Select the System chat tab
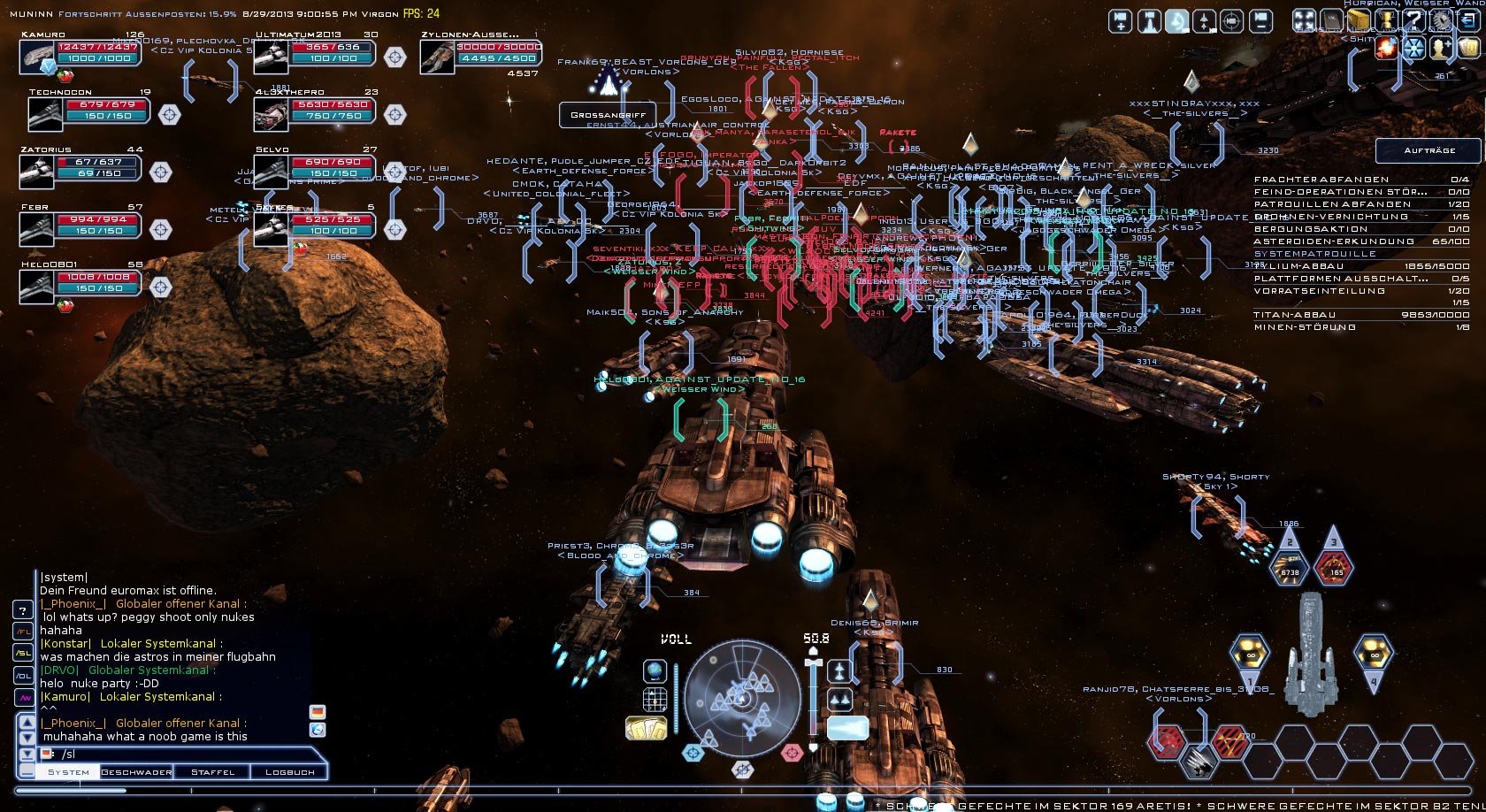 (68, 772)
